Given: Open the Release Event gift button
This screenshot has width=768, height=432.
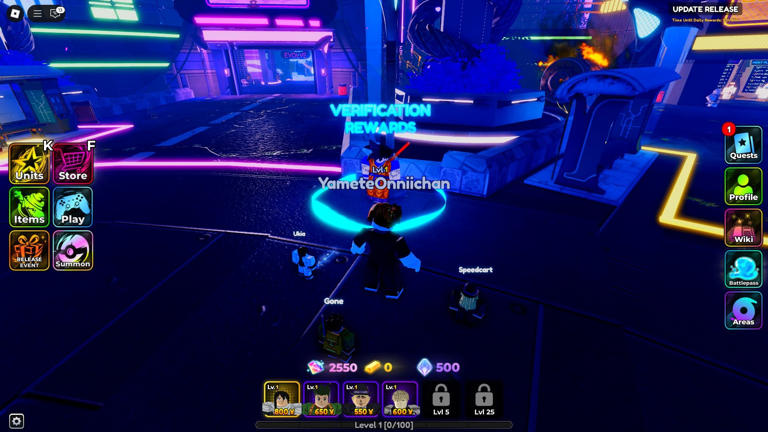Looking at the screenshot, I should pyautogui.click(x=29, y=251).
